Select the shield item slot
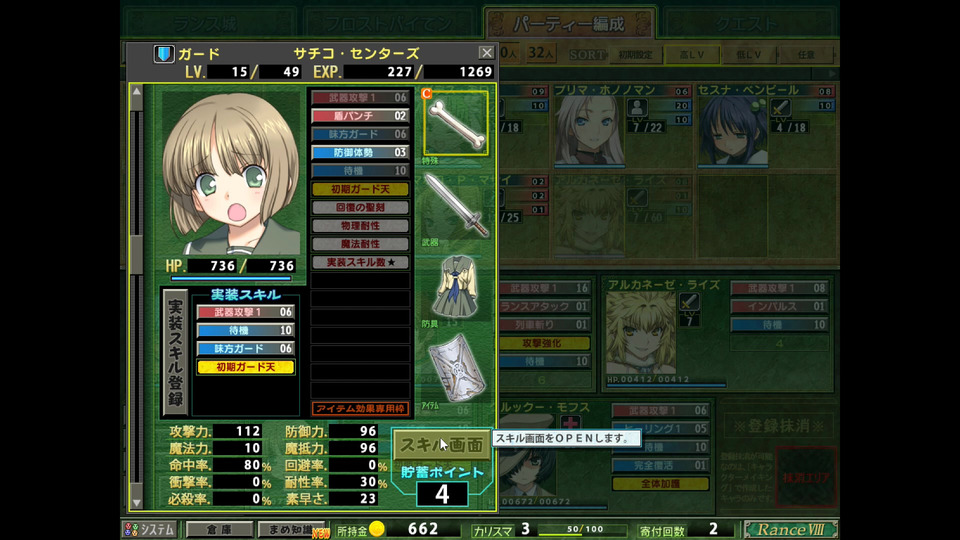 [x=456, y=372]
